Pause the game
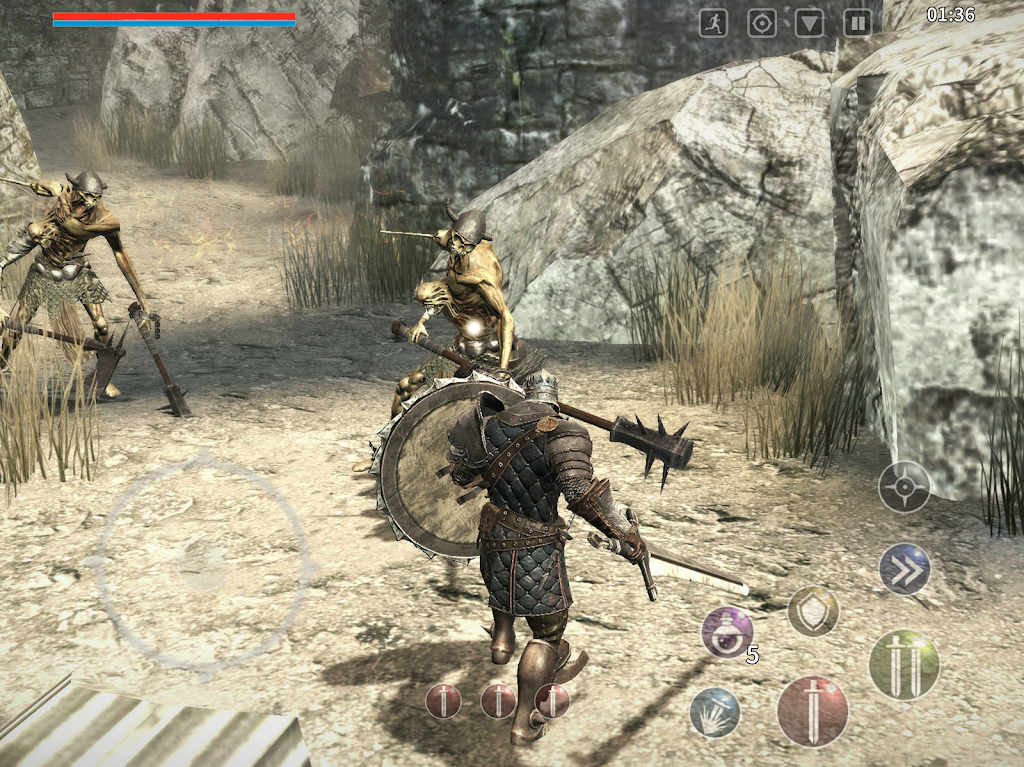Image resolution: width=1024 pixels, height=767 pixels. click(858, 23)
